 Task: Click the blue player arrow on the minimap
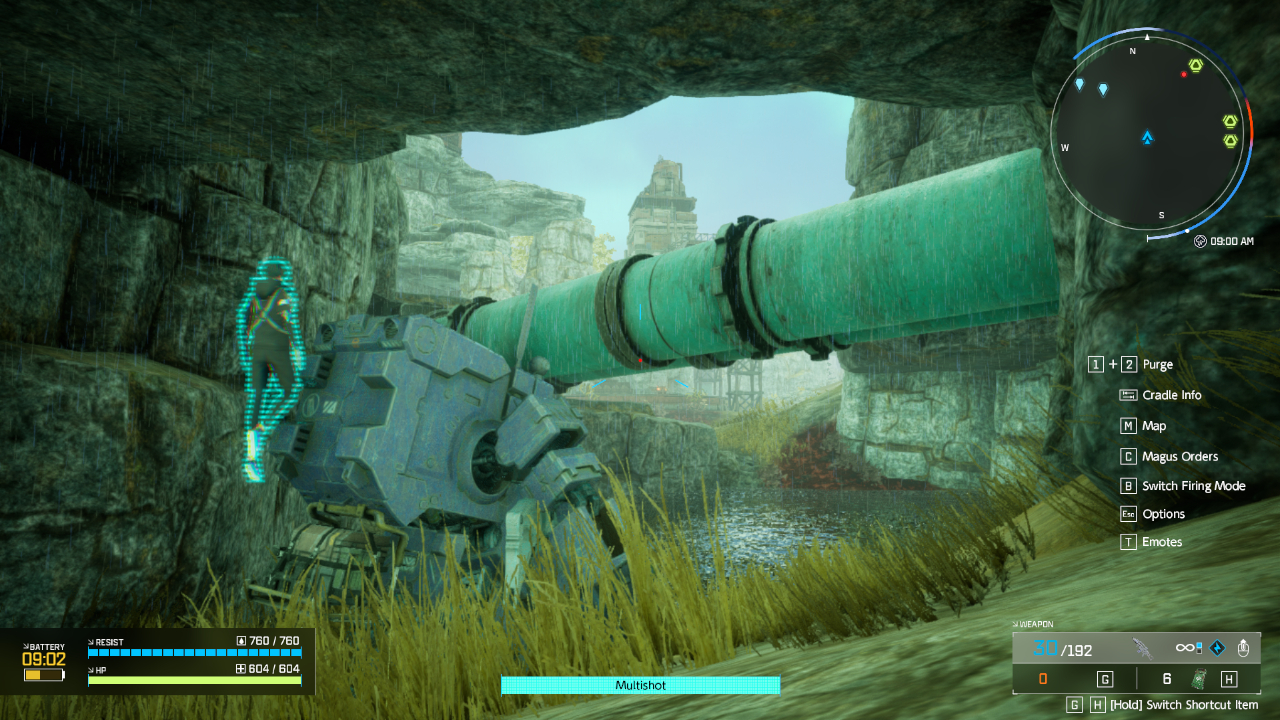coord(1147,137)
